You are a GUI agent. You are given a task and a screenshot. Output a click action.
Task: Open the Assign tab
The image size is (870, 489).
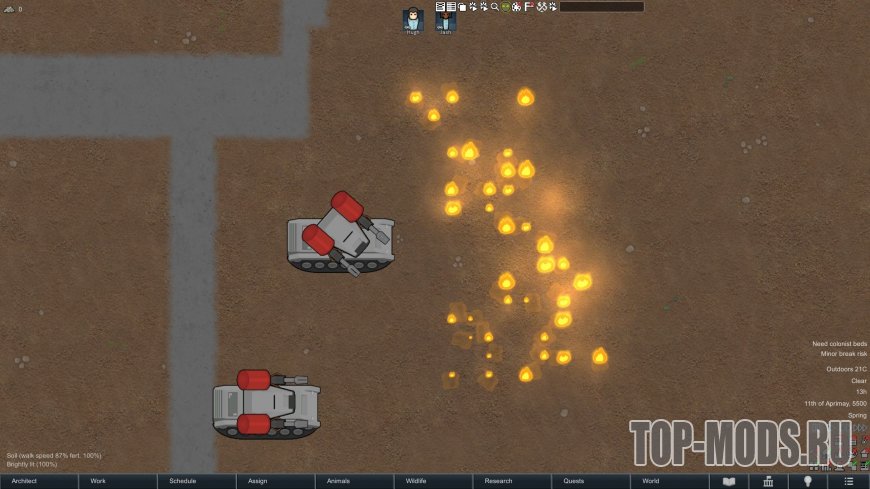276,481
